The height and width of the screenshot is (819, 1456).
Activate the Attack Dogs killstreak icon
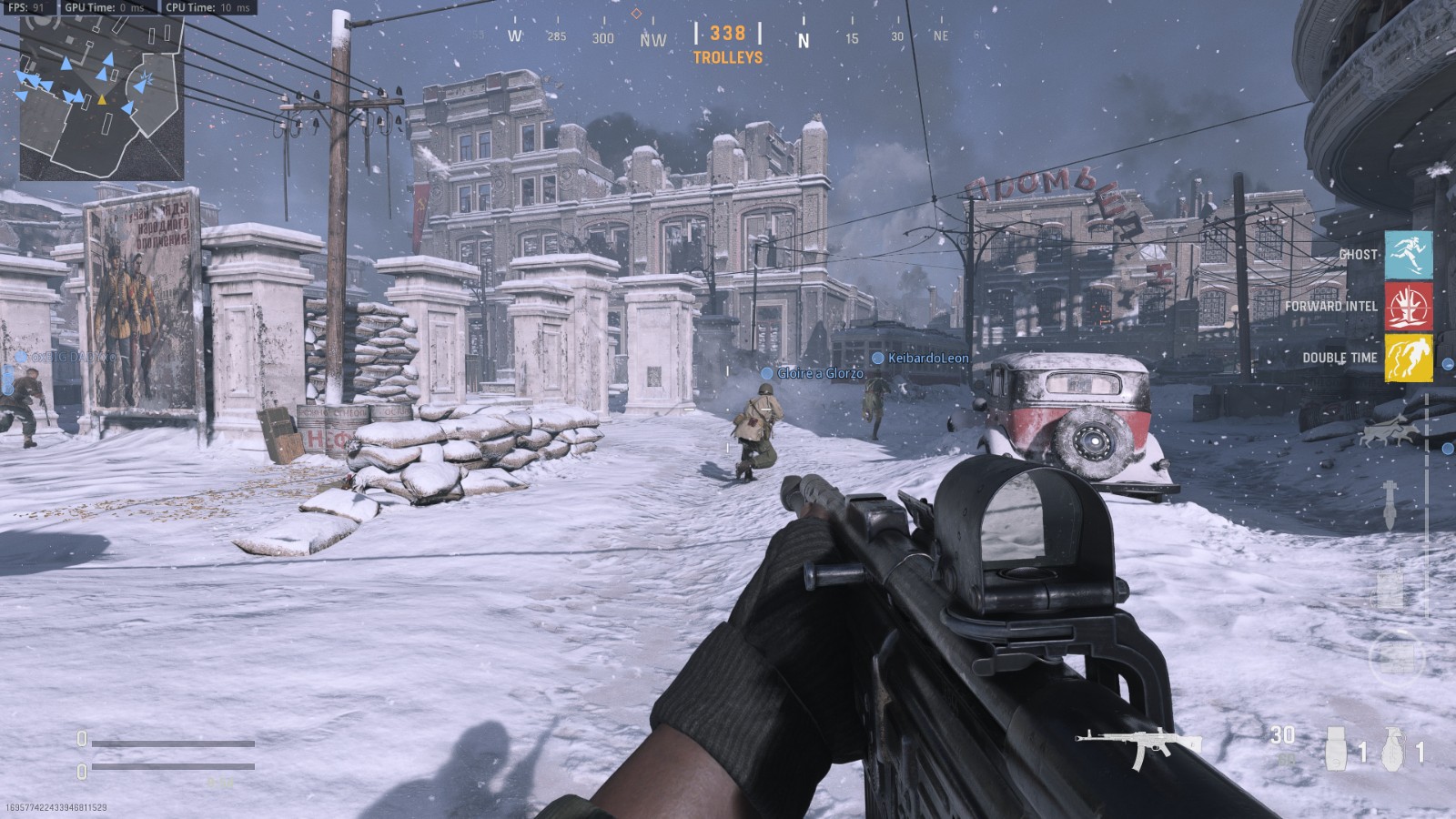coord(1384,433)
